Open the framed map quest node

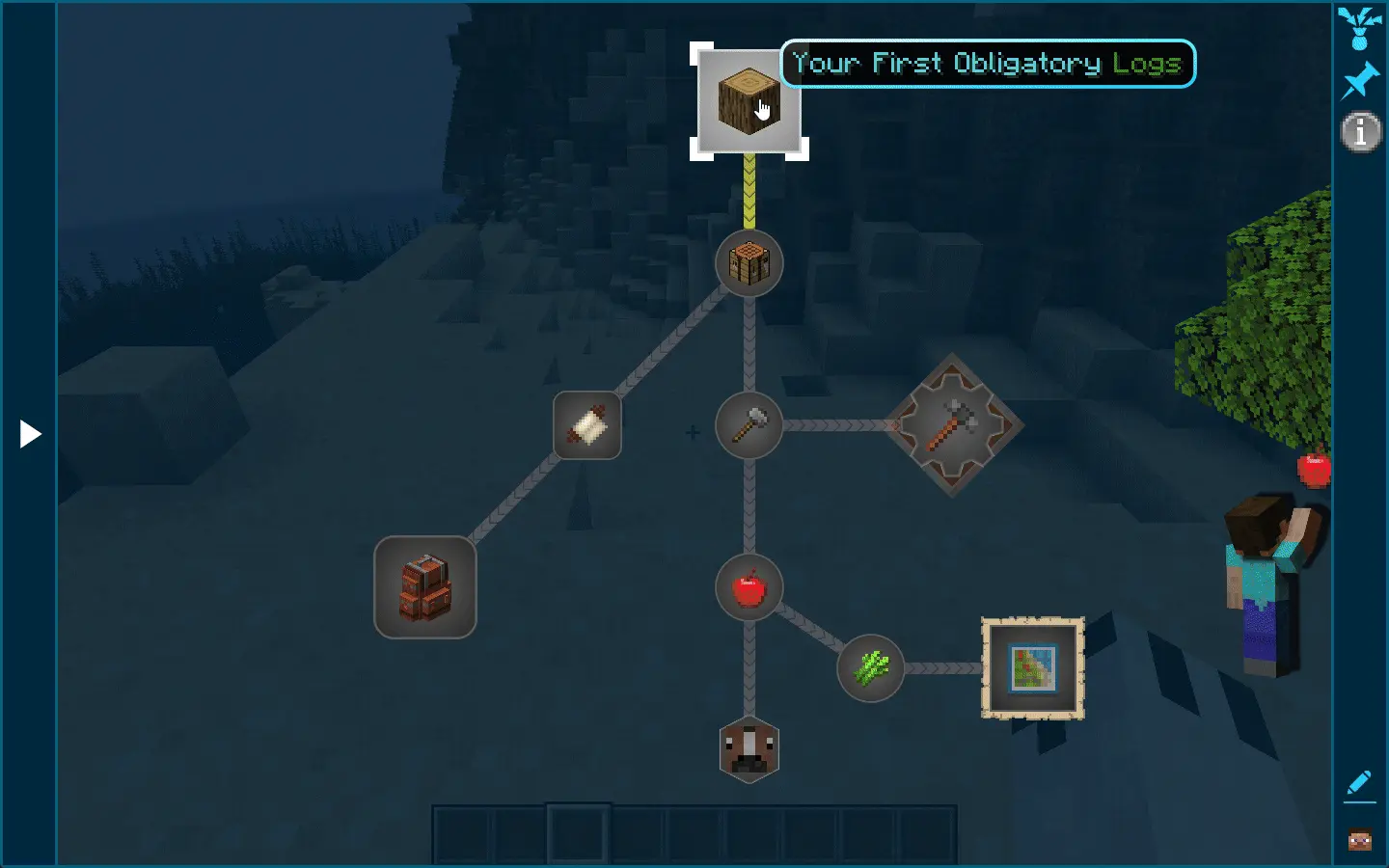click(x=1031, y=668)
